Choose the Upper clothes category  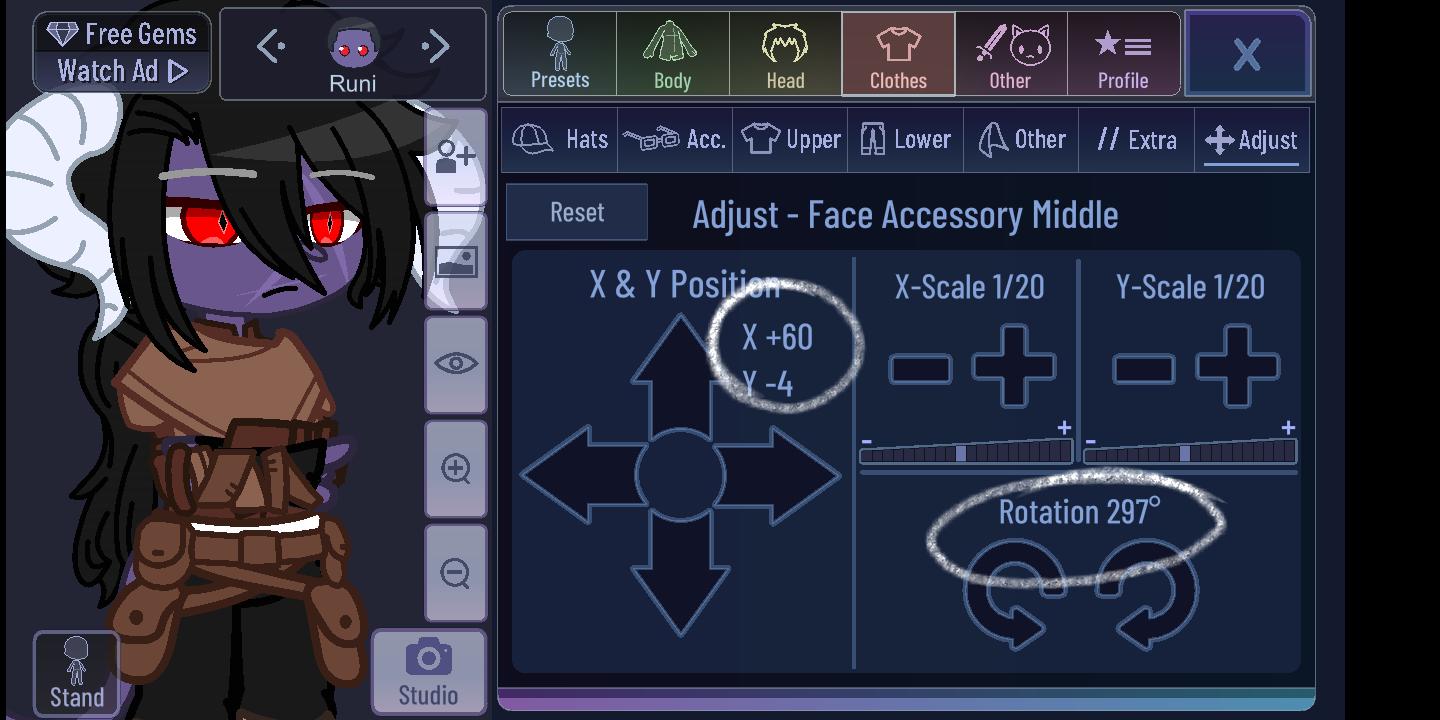[790, 140]
